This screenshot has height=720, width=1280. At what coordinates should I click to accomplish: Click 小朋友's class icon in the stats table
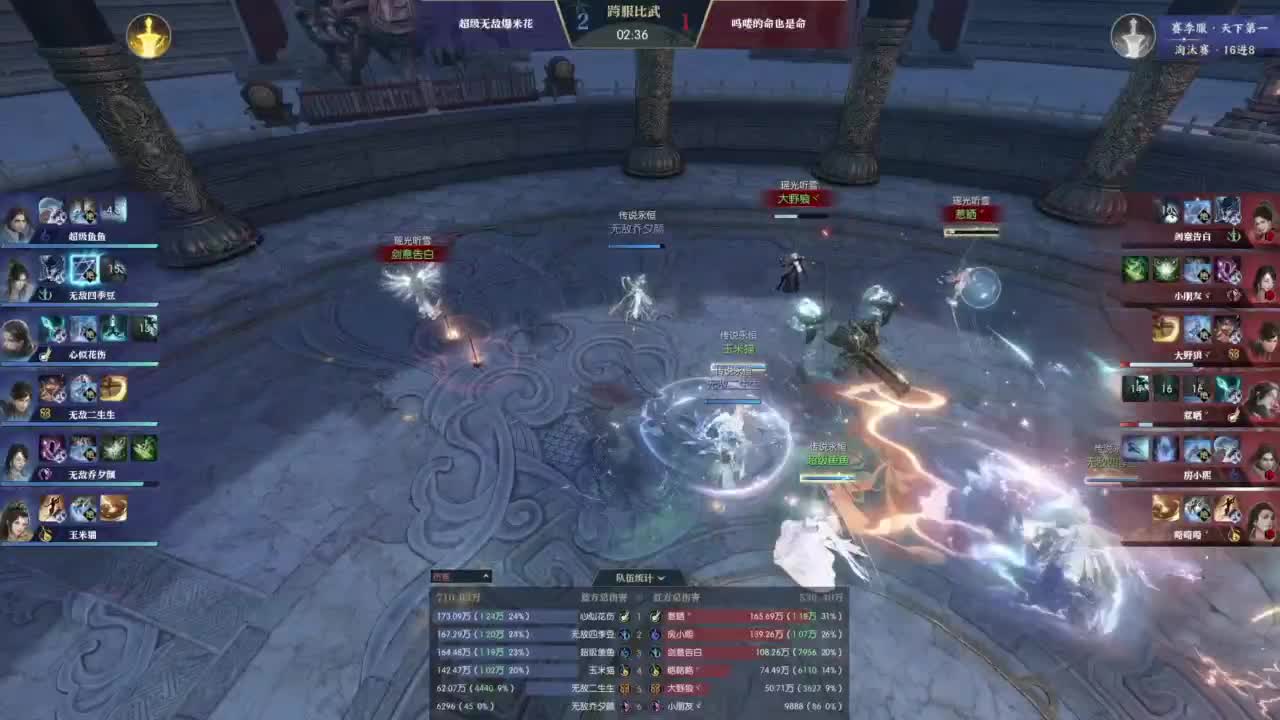653,707
